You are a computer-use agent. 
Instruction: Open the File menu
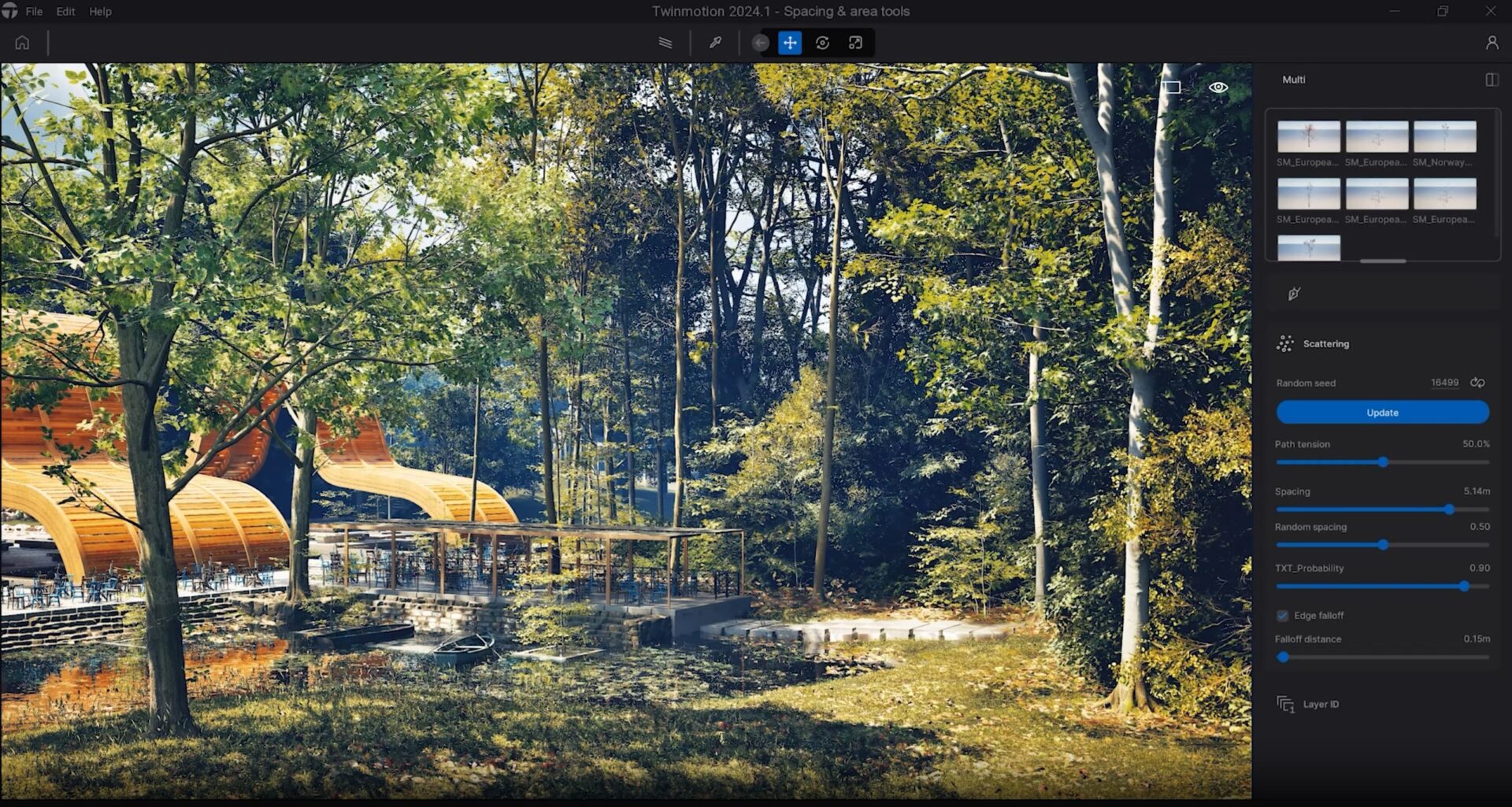34,12
